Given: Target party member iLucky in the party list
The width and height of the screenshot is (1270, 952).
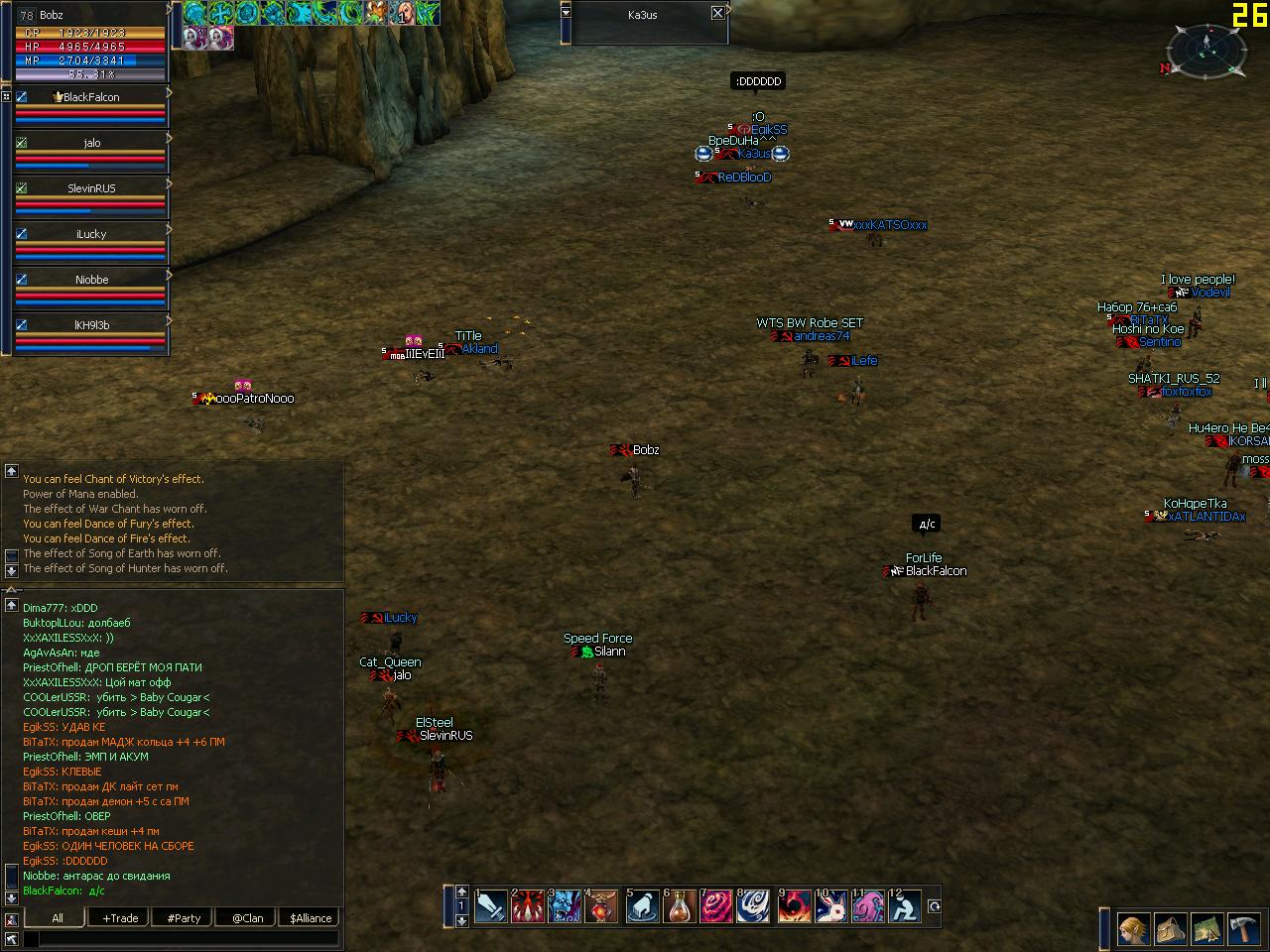Looking at the screenshot, I should click(x=91, y=234).
